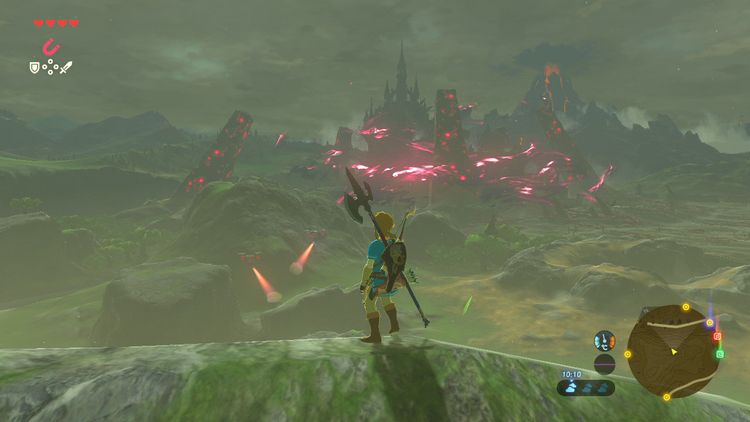This screenshot has width=750, height=422.
Task: Show the weather forecast panel
Action: pyautogui.click(x=586, y=387)
